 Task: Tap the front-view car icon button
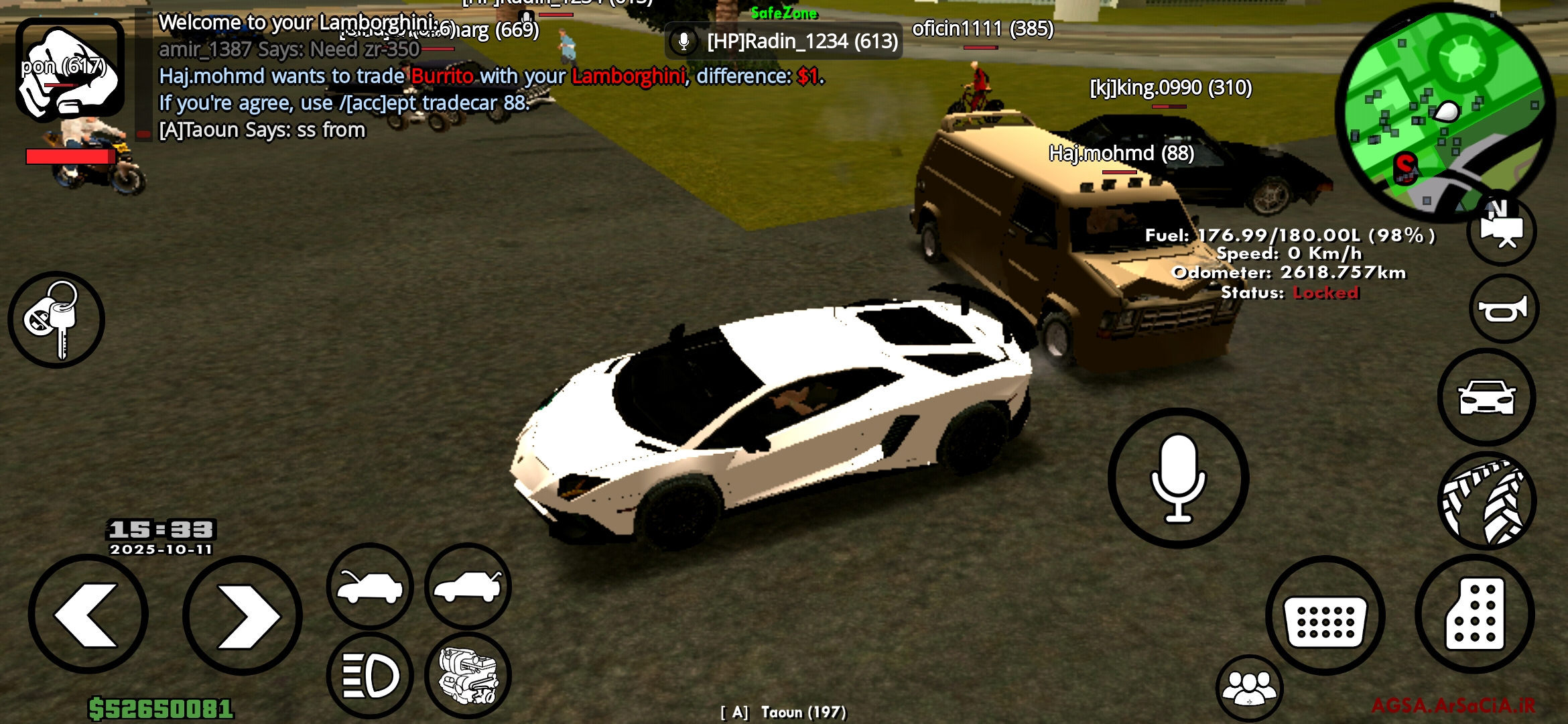(x=1486, y=397)
